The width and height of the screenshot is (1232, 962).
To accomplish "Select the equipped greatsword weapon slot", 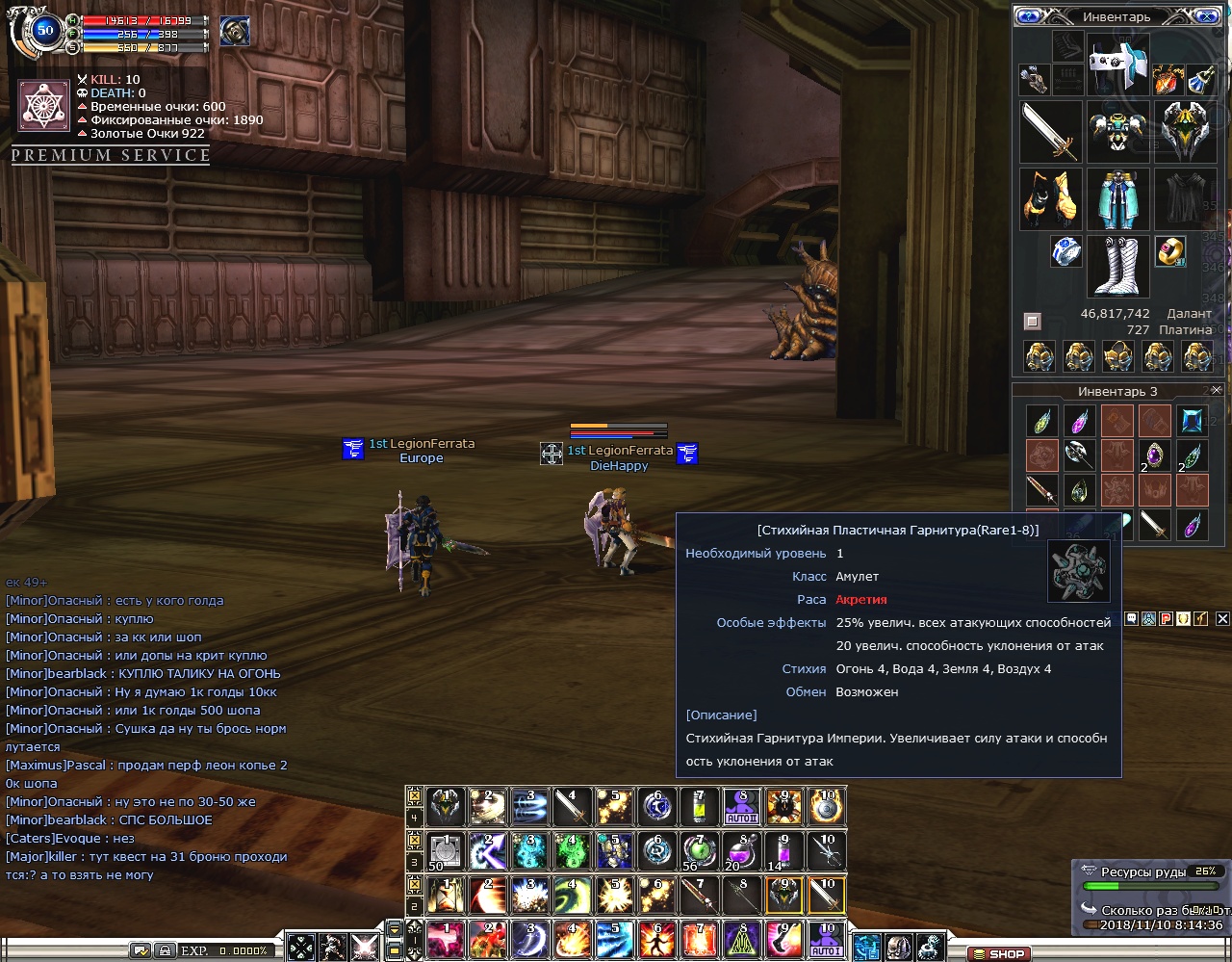I will coord(1050,131).
